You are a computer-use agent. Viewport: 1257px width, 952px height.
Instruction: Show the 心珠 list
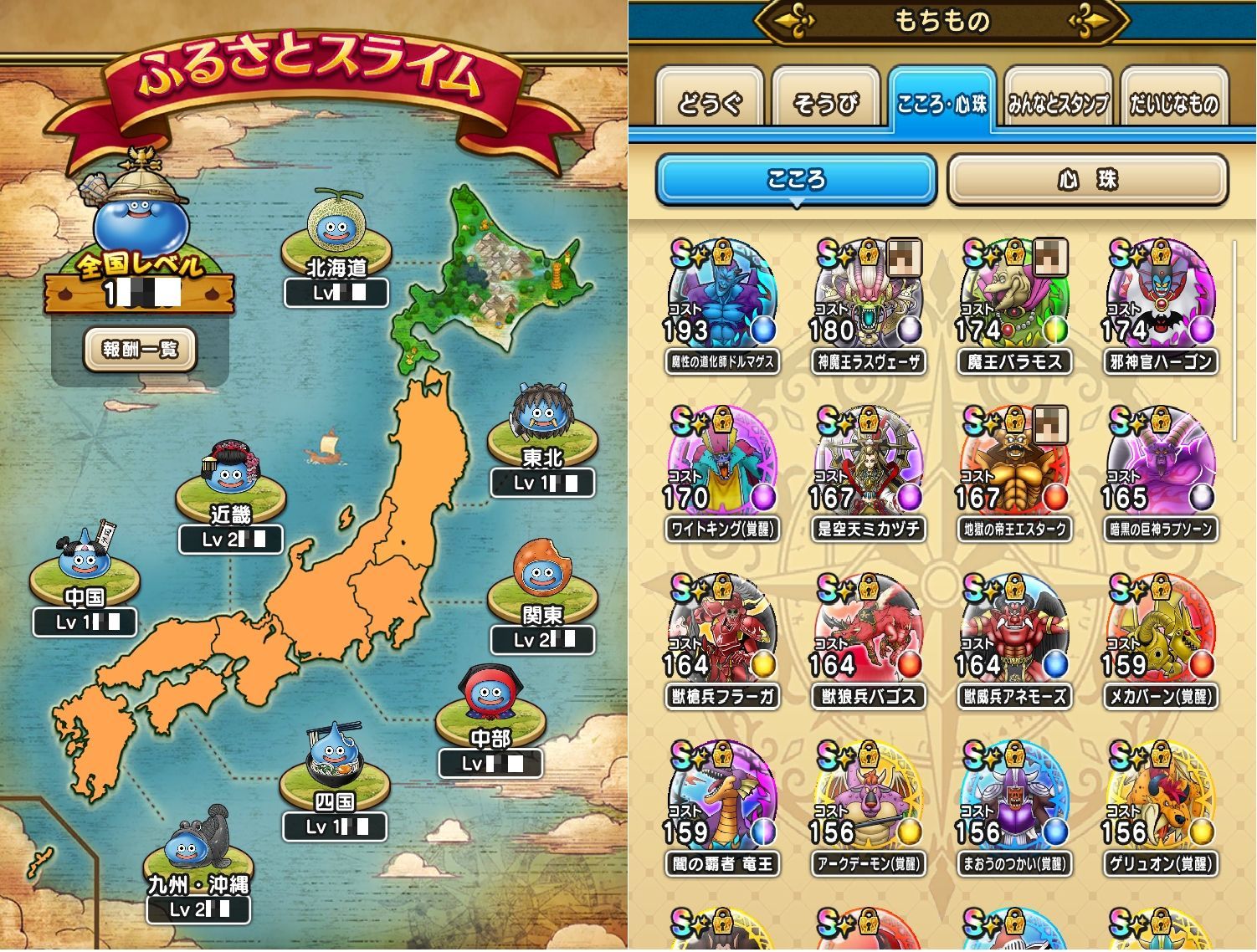(x=1087, y=180)
